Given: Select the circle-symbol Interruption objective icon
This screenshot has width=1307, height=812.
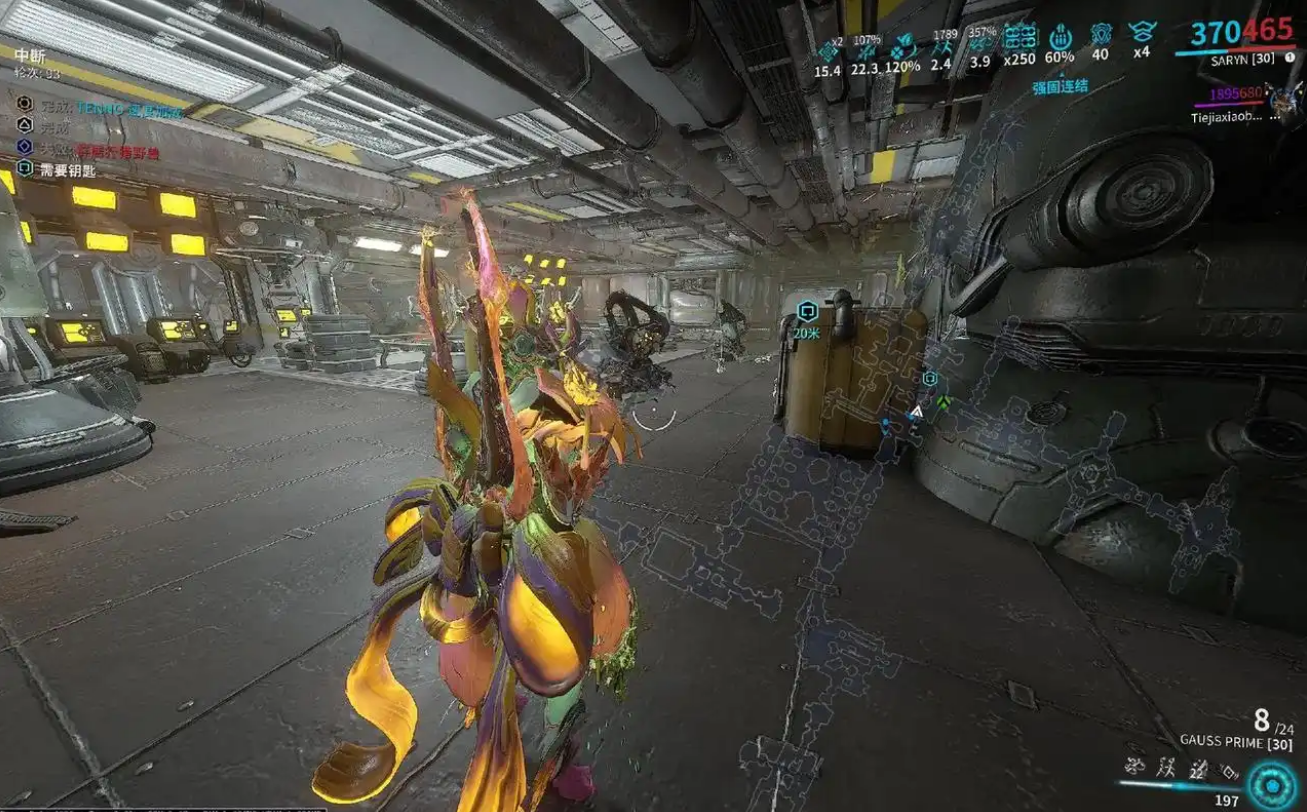Looking at the screenshot, I should [25, 103].
